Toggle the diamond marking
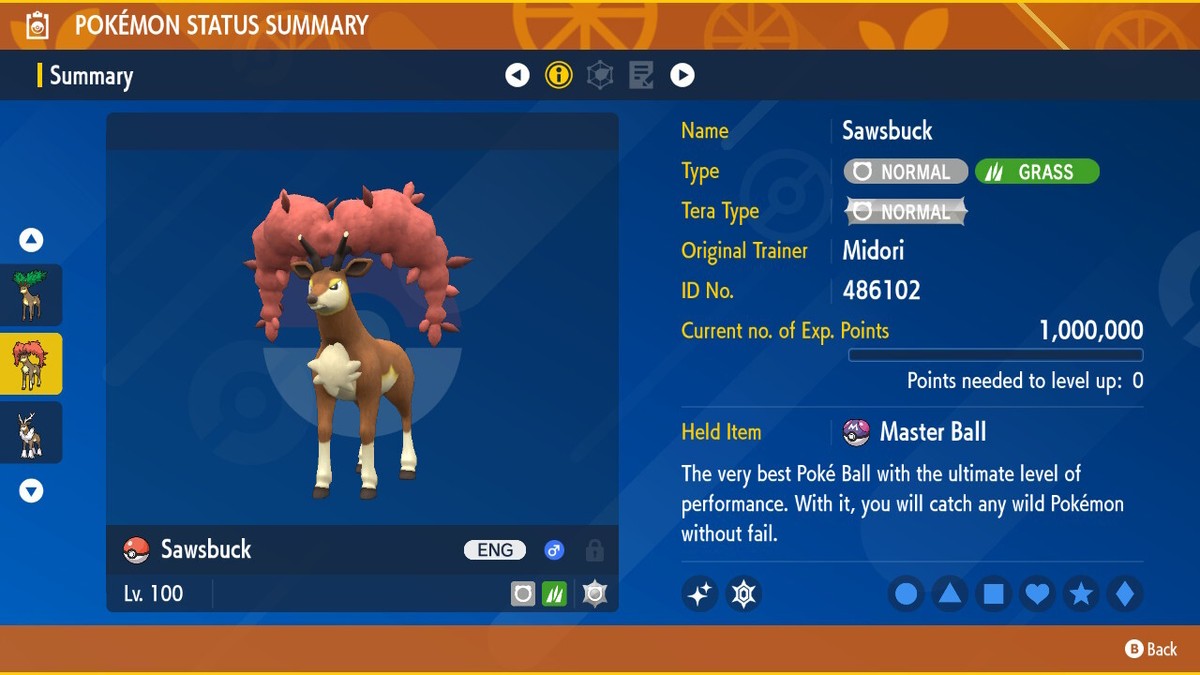Viewport: 1200px width, 675px height. [1125, 595]
